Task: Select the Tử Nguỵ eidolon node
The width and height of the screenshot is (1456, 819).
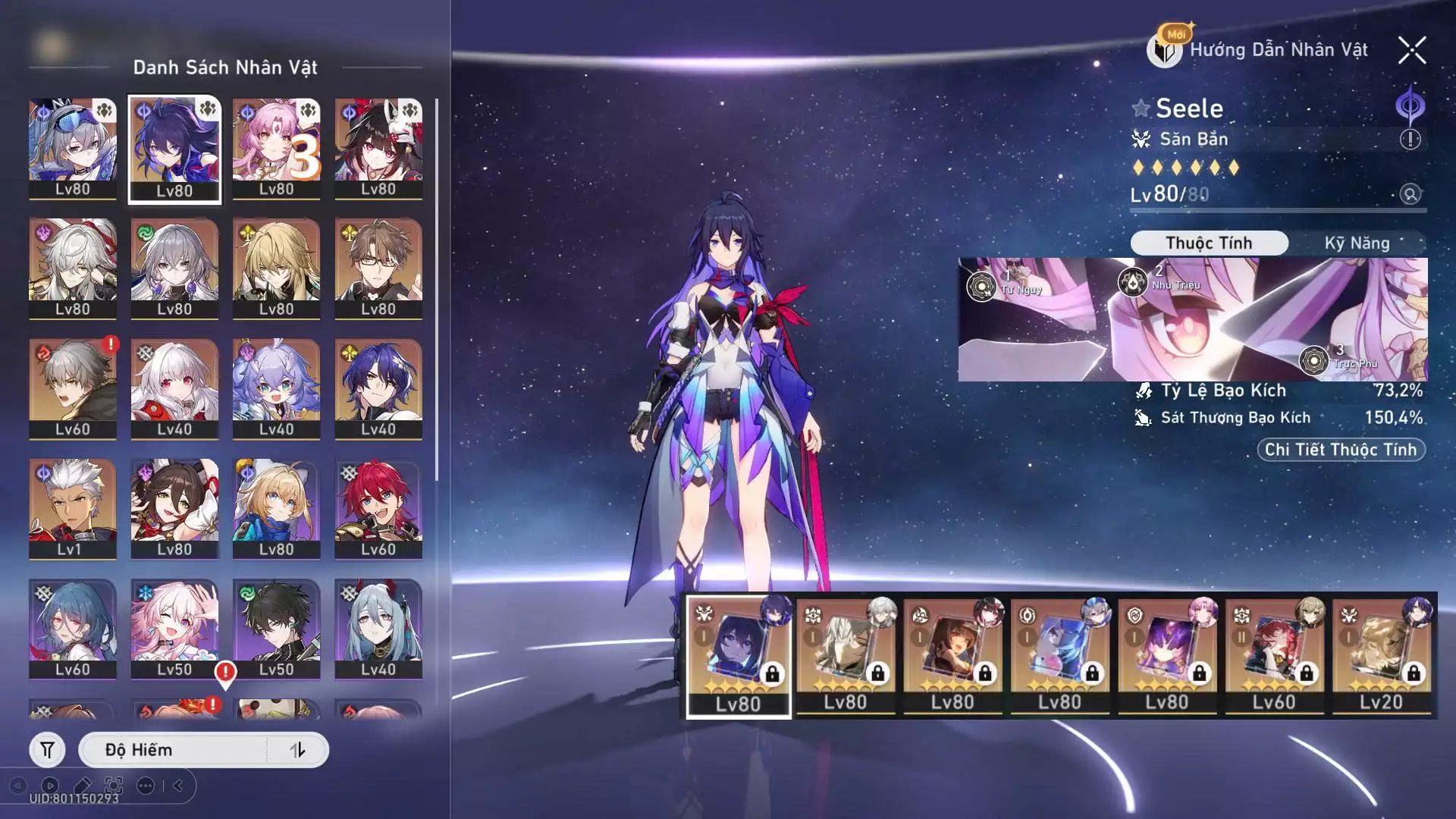Action: point(981,287)
